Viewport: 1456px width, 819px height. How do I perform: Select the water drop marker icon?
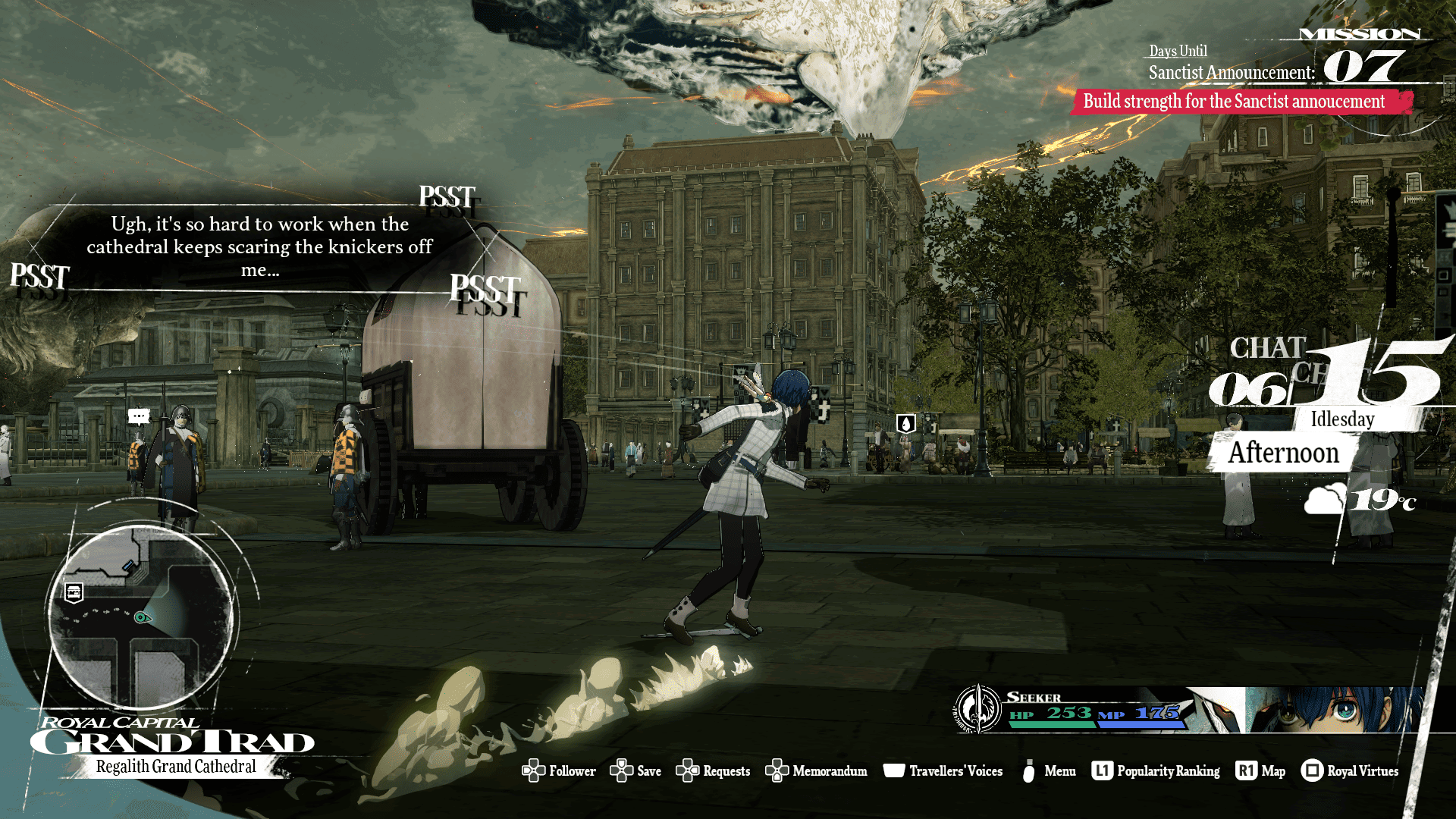tap(905, 423)
